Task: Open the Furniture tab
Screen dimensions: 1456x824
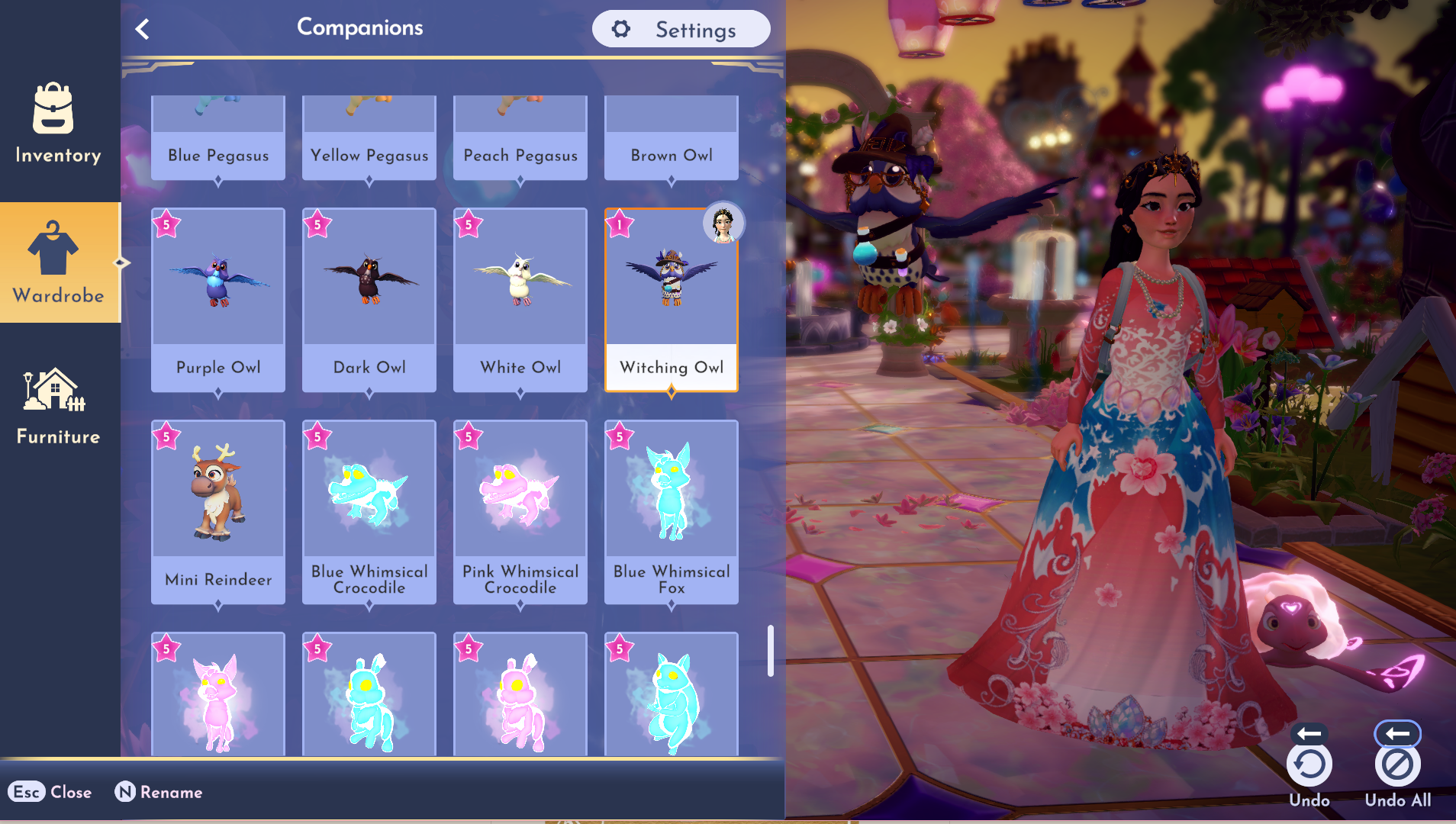Action: point(58,404)
